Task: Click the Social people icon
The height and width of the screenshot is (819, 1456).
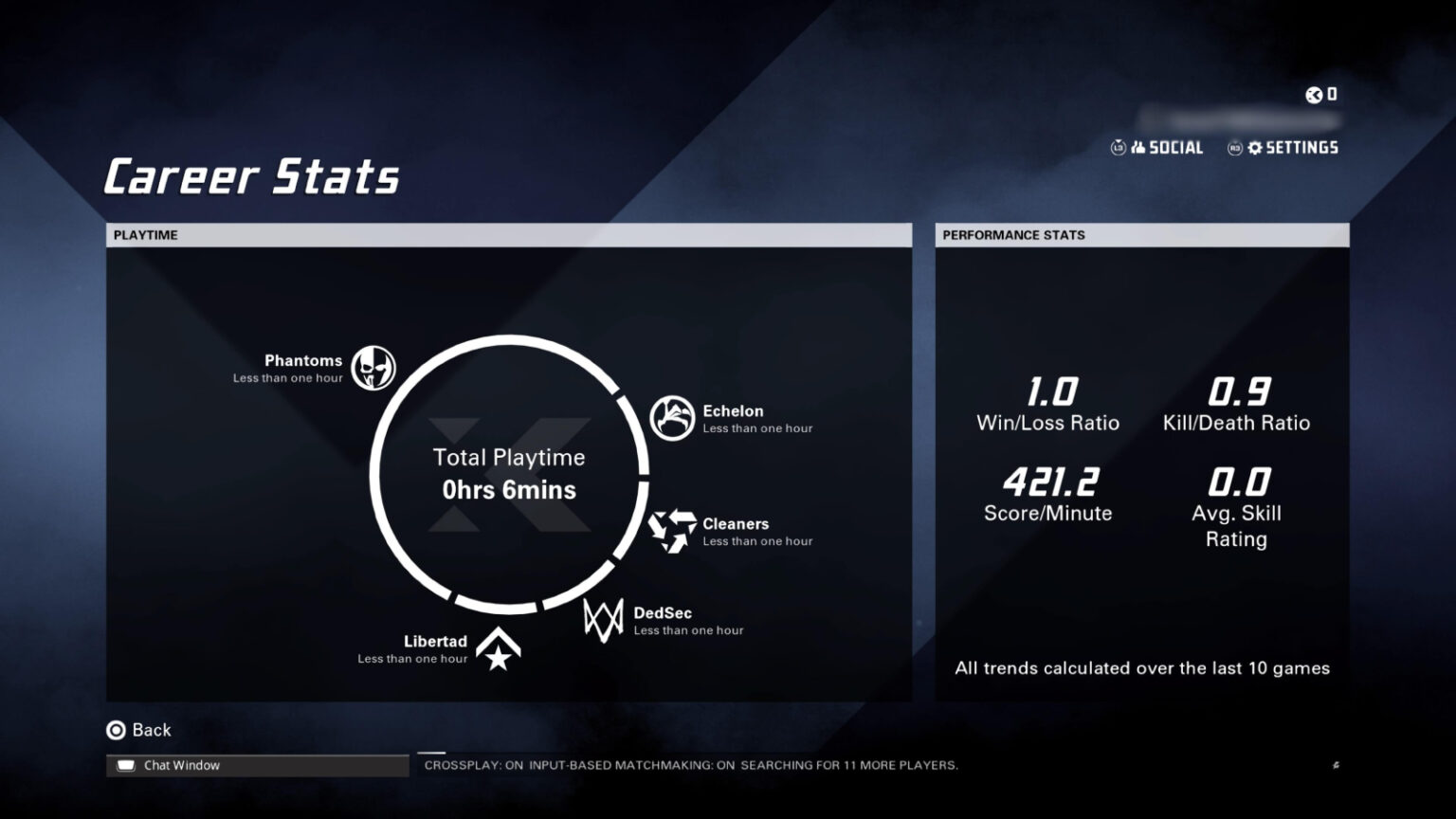Action: click(1137, 148)
